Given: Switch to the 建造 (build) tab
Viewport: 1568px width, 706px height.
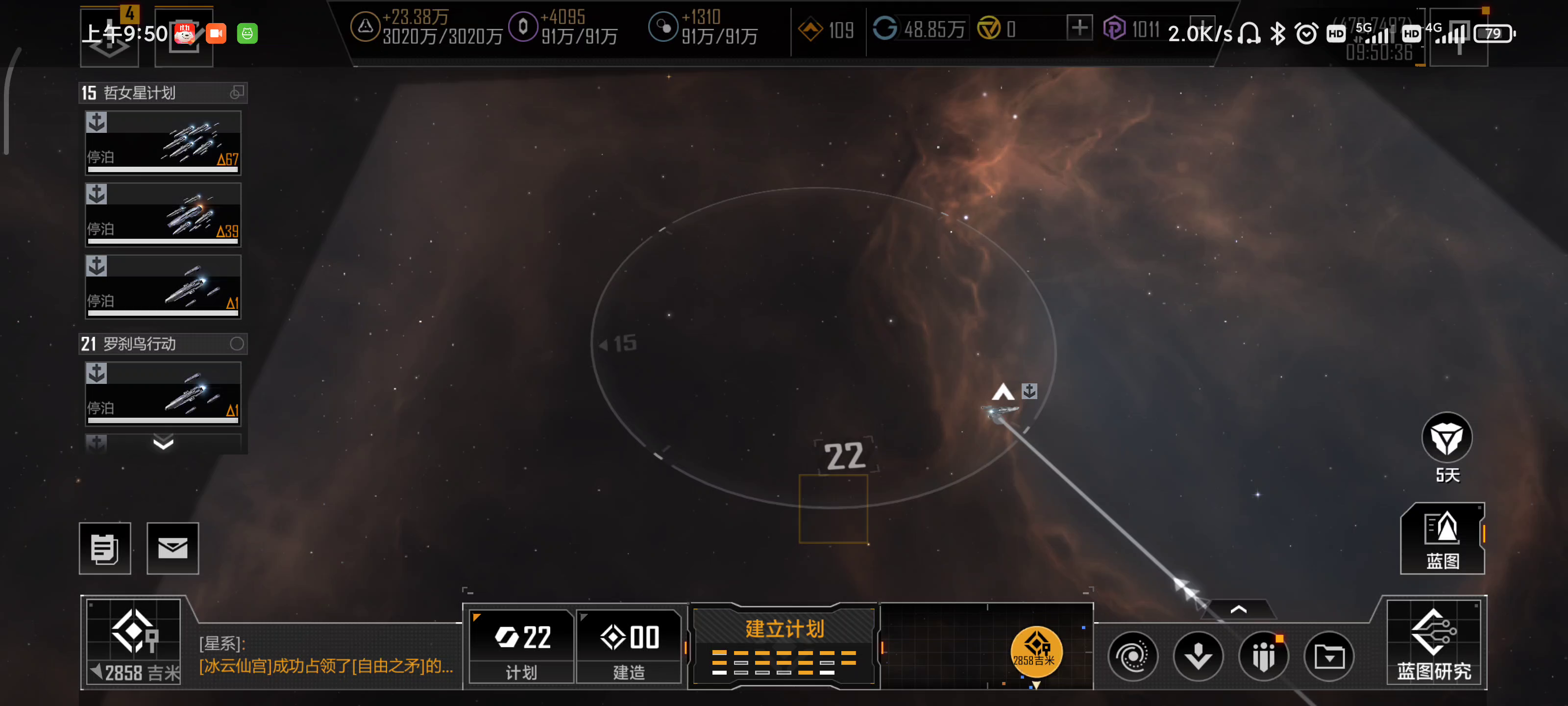Looking at the screenshot, I should pyautogui.click(x=629, y=646).
